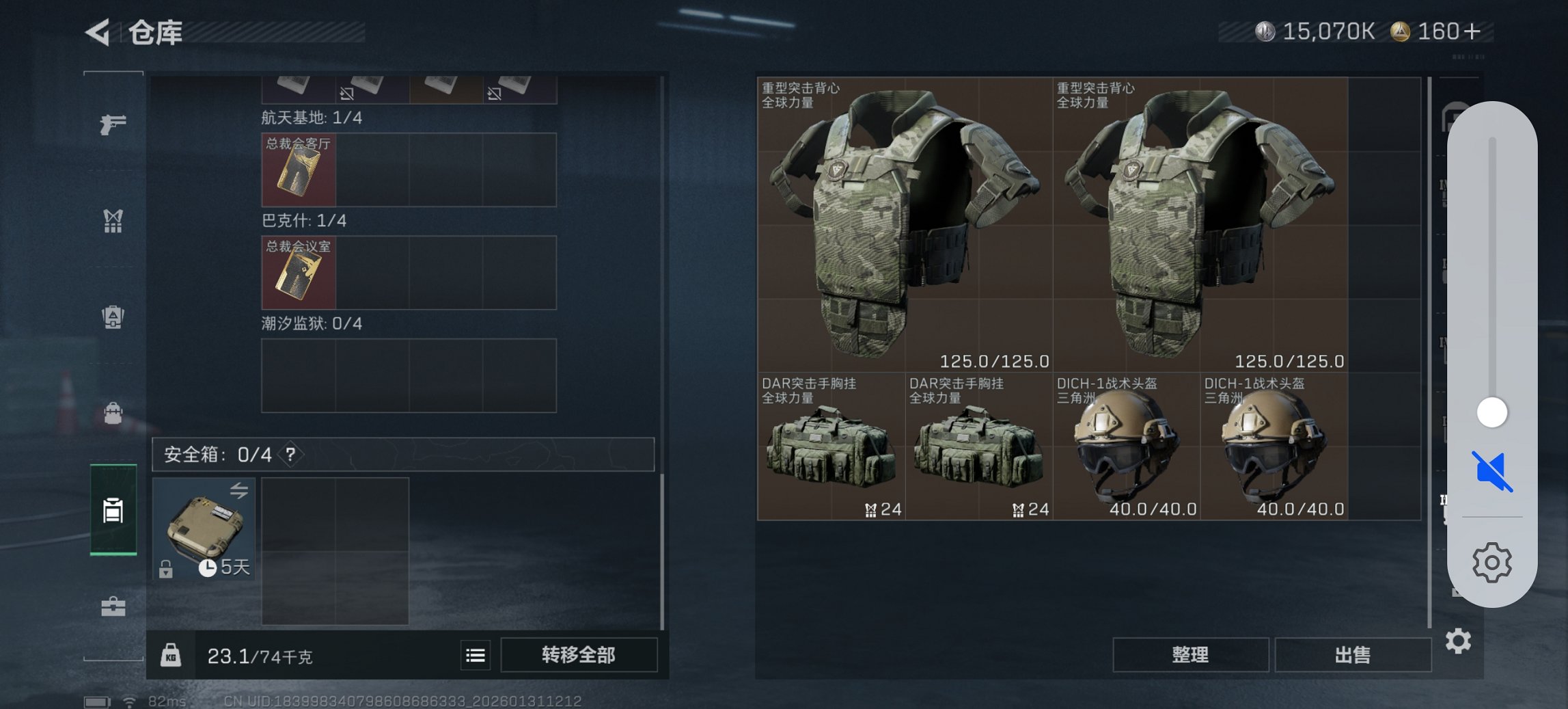Open the chest rig category icon
Screen dimensions: 1568x709
112,220
